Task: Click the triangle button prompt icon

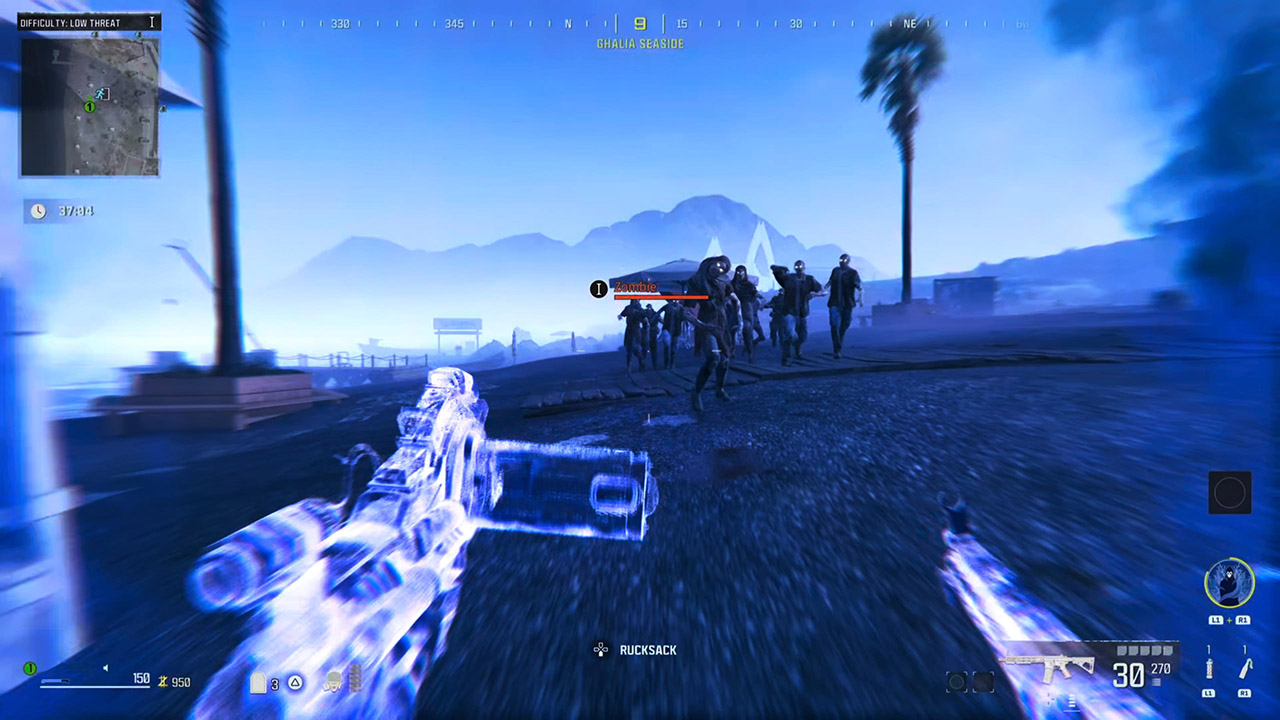Action: pos(295,682)
